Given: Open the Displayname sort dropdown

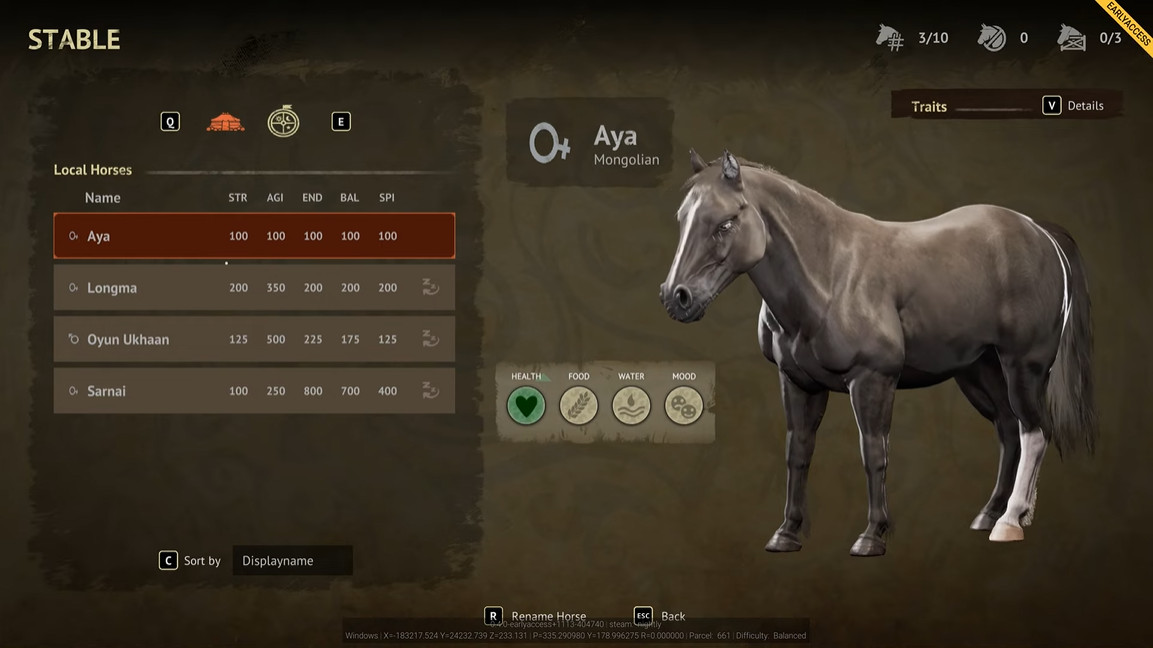Looking at the screenshot, I should pyautogui.click(x=292, y=561).
